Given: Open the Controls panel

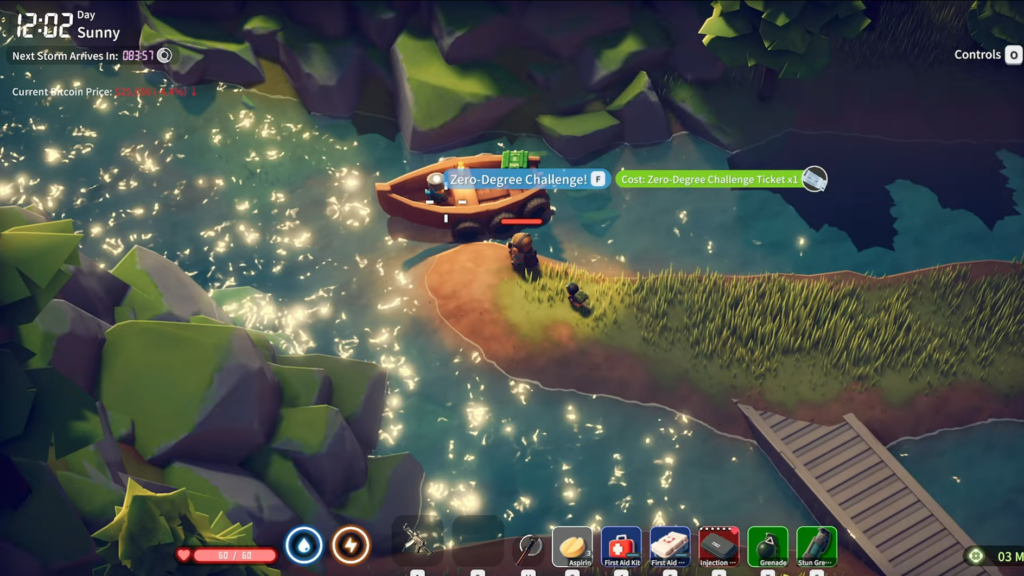Looking at the screenshot, I should pyautogui.click(x=987, y=55).
